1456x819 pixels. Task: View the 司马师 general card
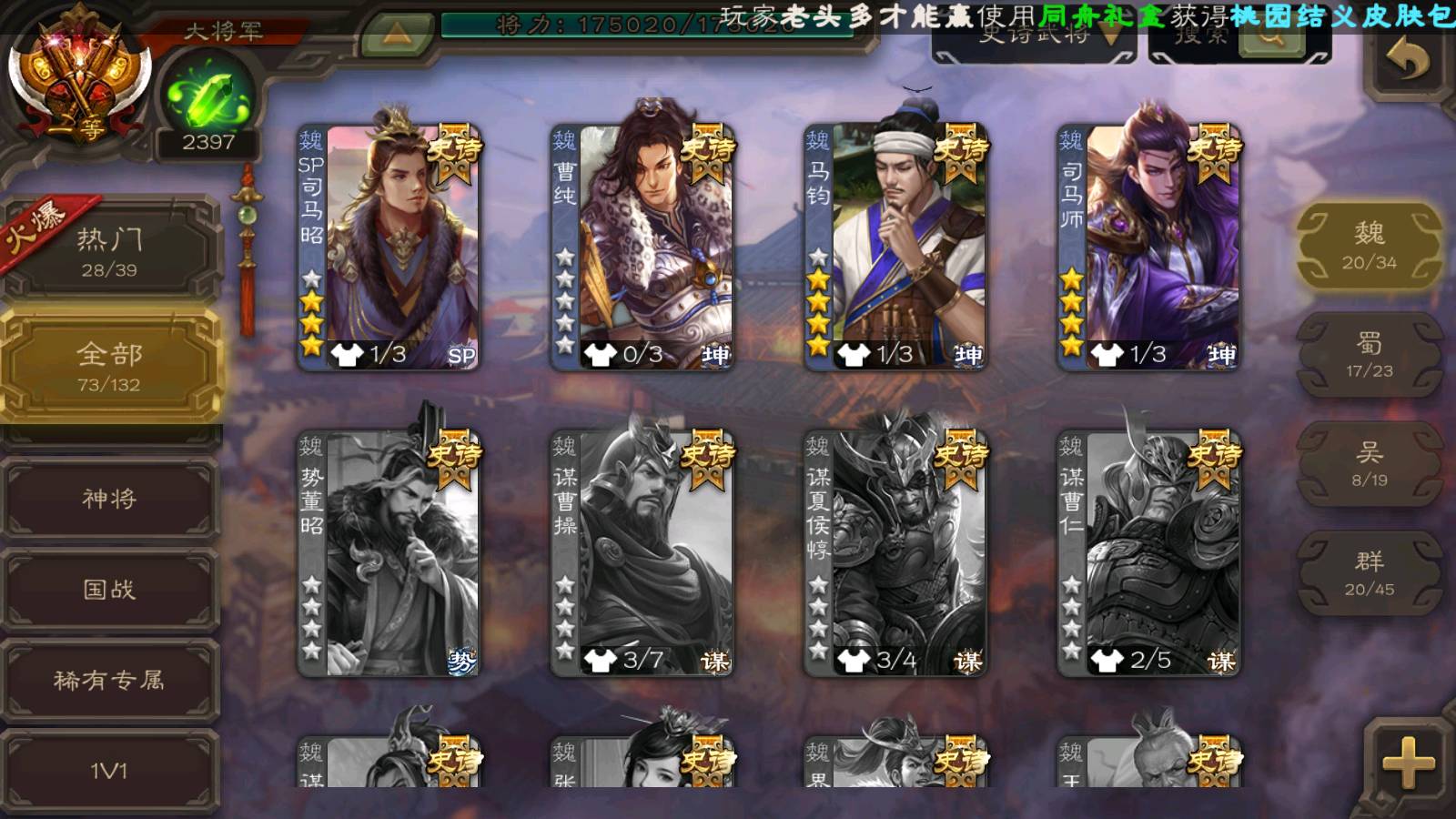coord(1148,248)
